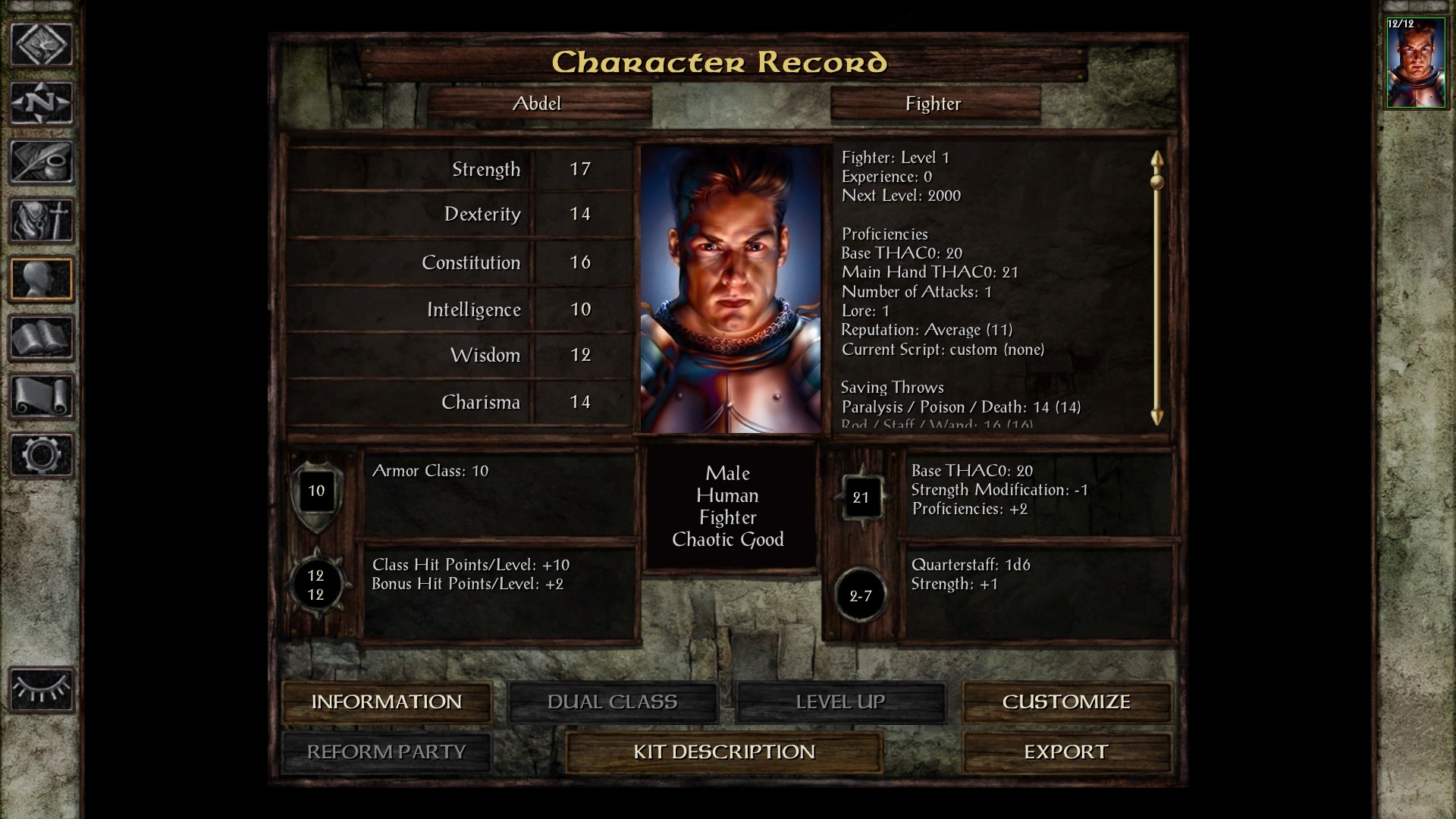Open the journal quill icon

pyautogui.click(x=42, y=162)
